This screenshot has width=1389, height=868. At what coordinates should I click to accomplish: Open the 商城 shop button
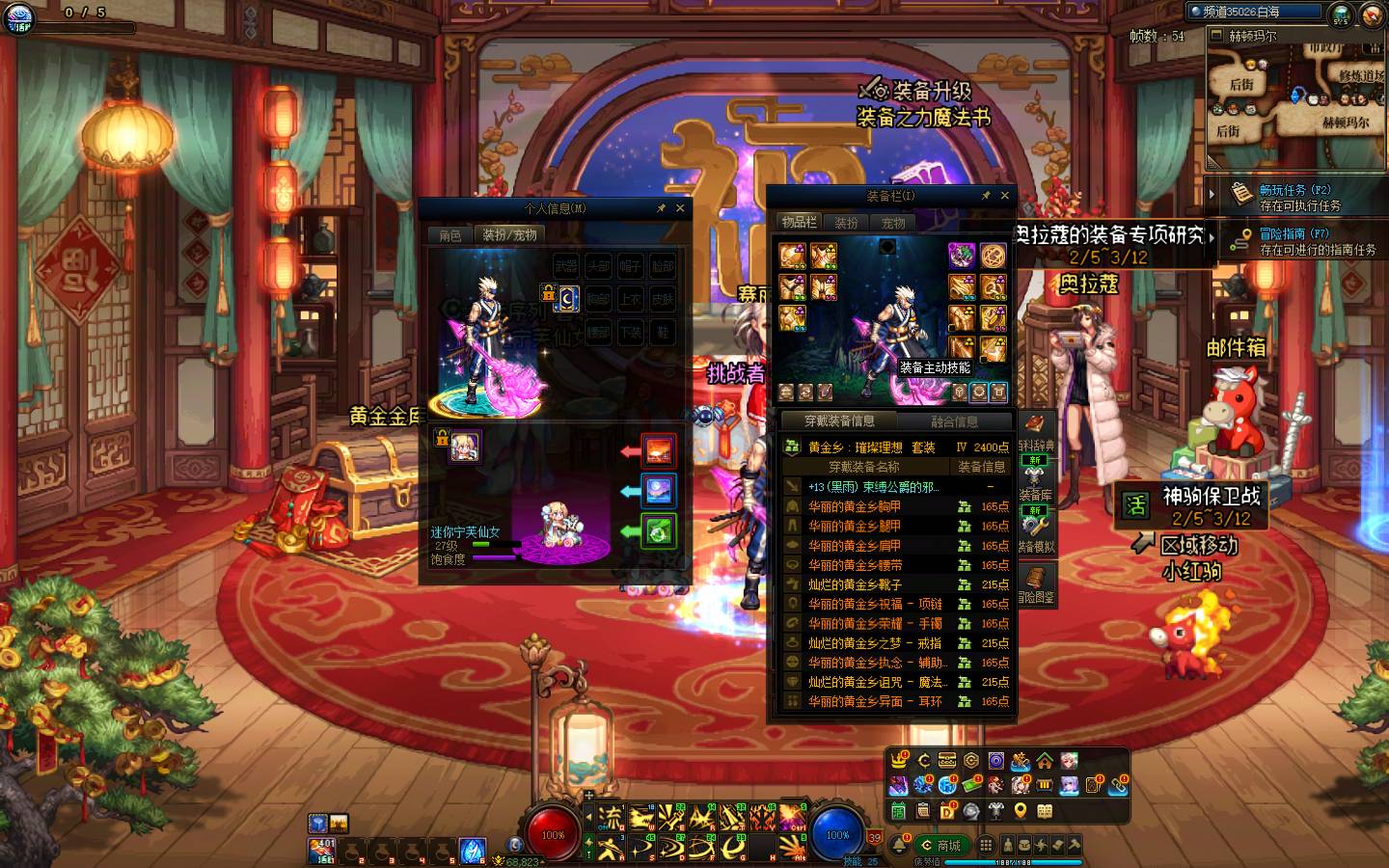[942, 846]
